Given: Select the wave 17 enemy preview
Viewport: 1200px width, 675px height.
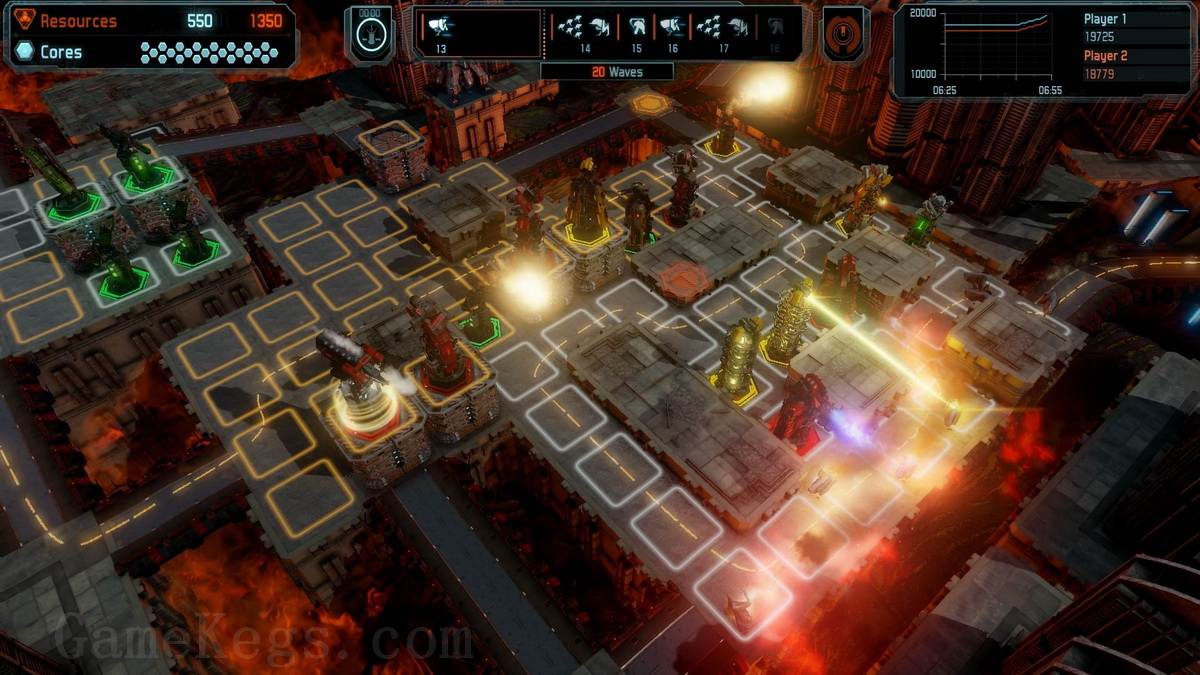Looking at the screenshot, I should pyautogui.click(x=723, y=31).
